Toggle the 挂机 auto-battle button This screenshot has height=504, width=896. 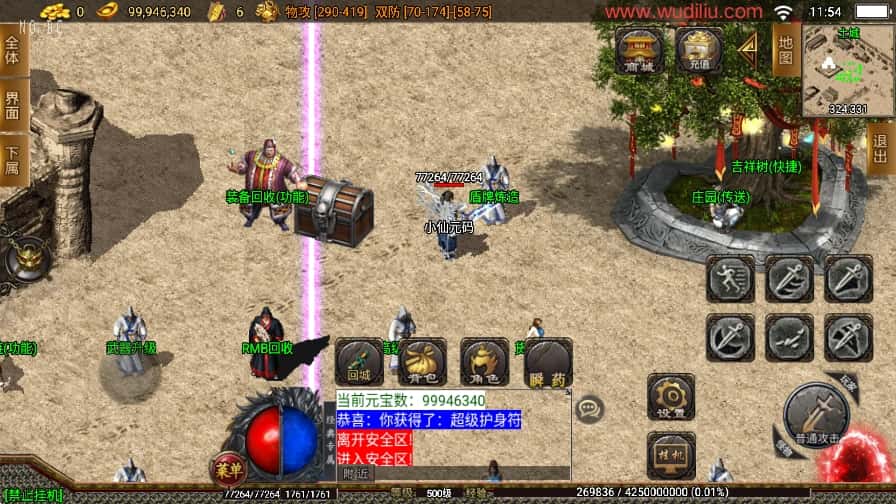click(x=670, y=454)
